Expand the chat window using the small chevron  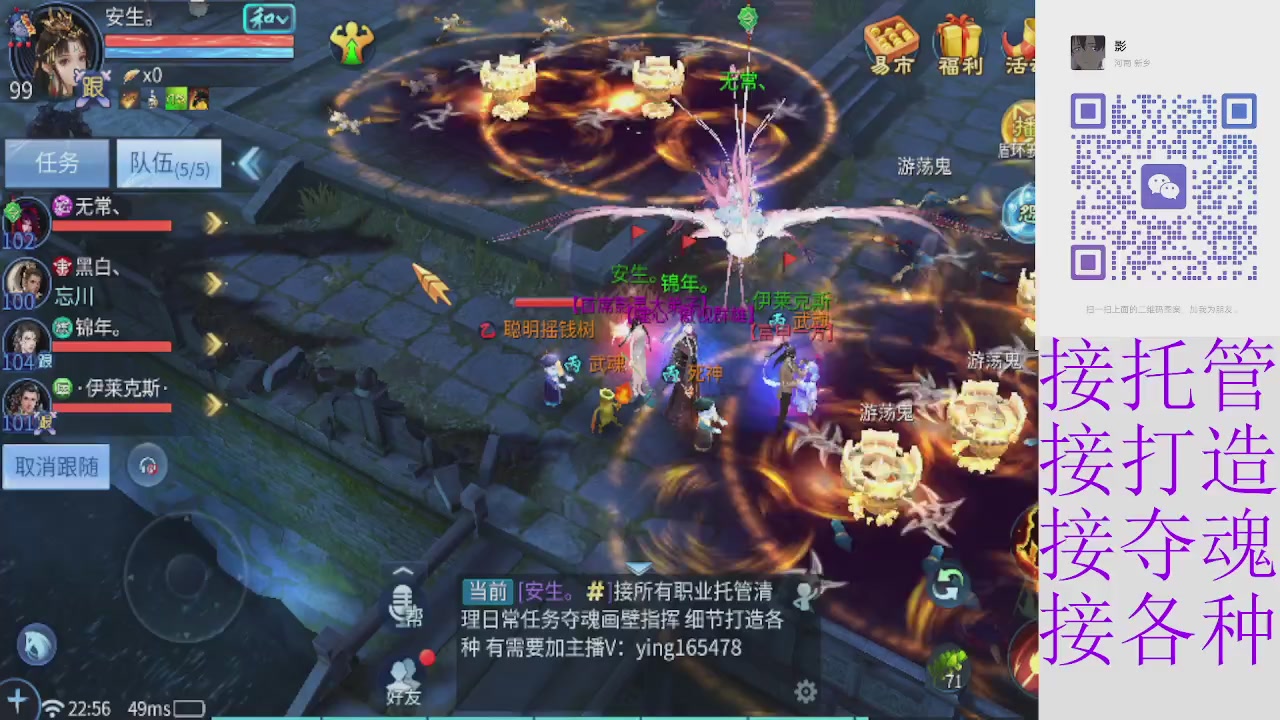coord(403,570)
